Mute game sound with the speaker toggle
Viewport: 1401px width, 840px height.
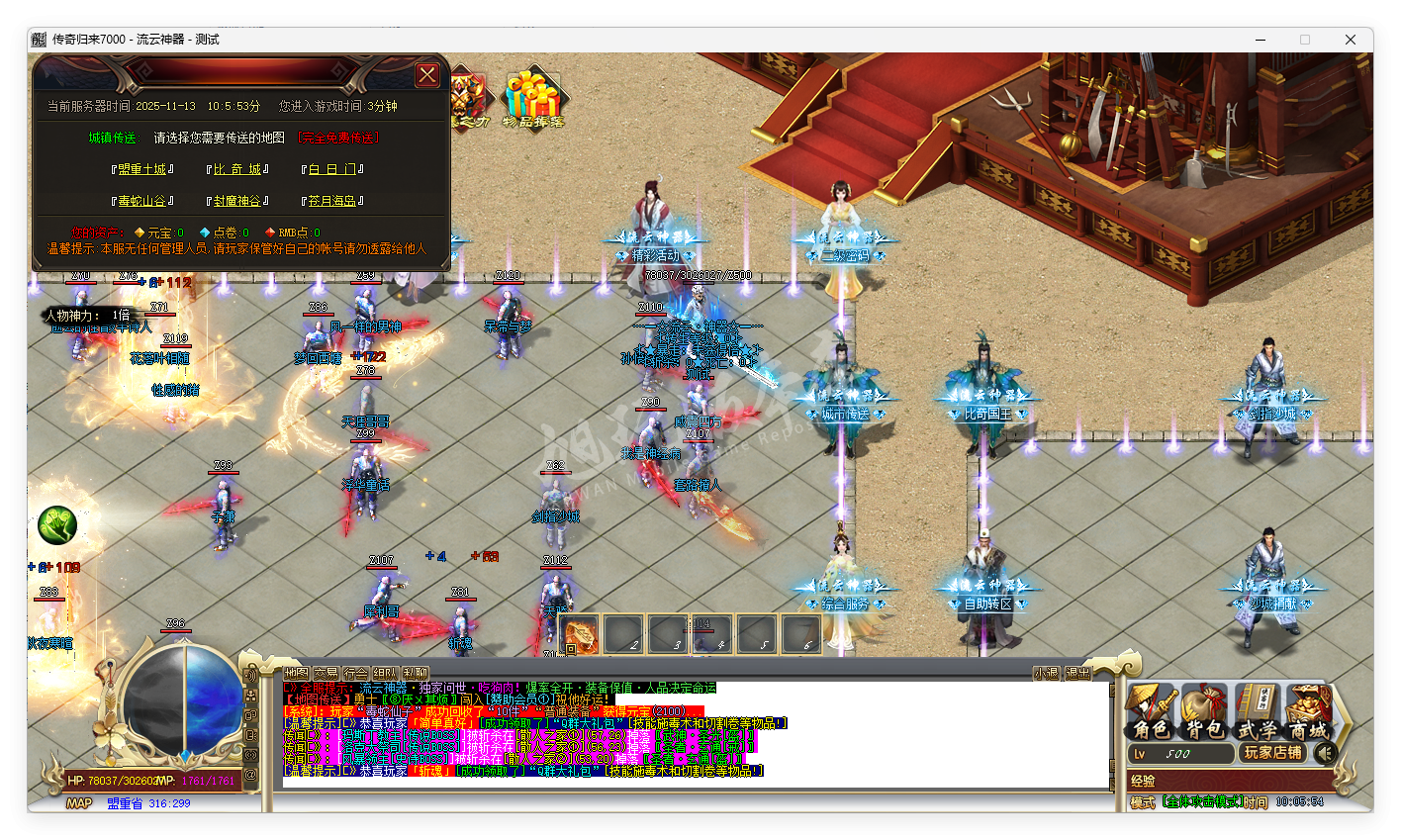pyautogui.click(x=1324, y=753)
